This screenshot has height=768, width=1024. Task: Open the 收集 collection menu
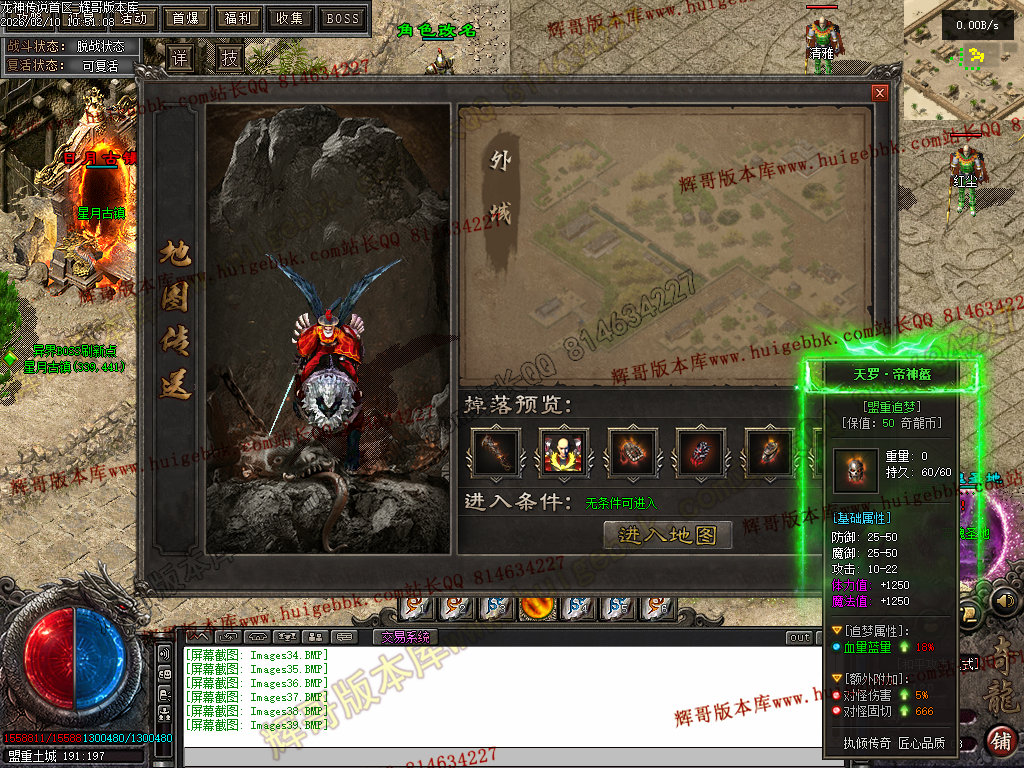click(290, 18)
